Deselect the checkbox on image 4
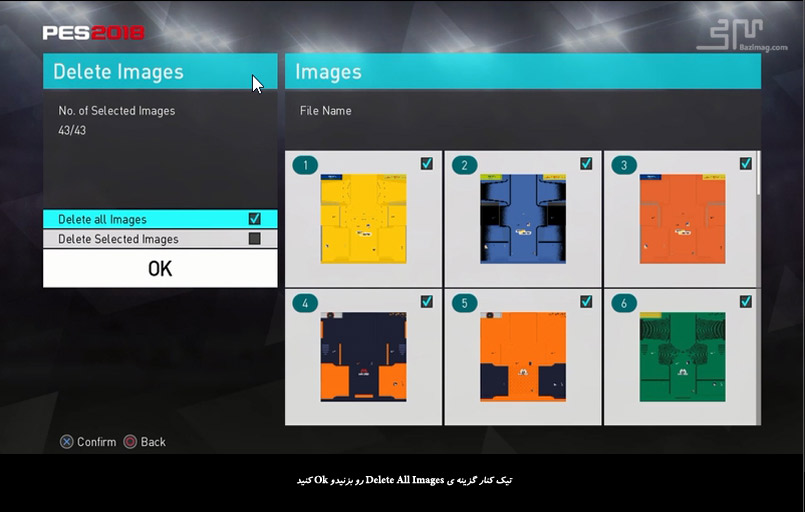Viewport: 805px width, 512px height. point(427,301)
